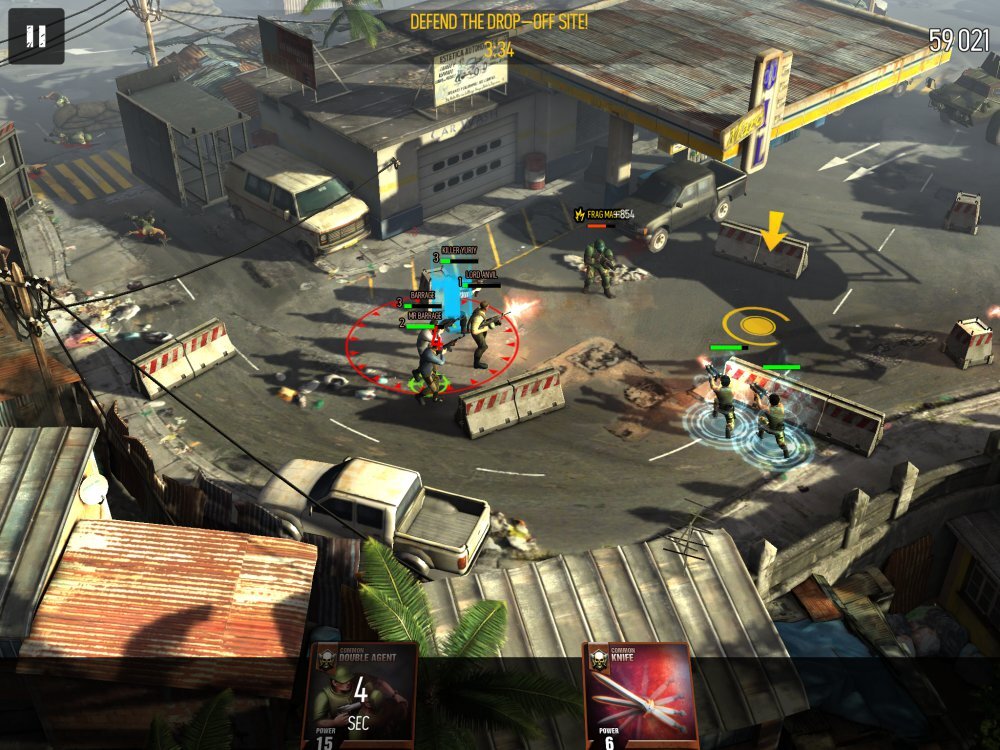Image resolution: width=1000 pixels, height=750 pixels.
Task: Pause the game
Action: [36, 36]
